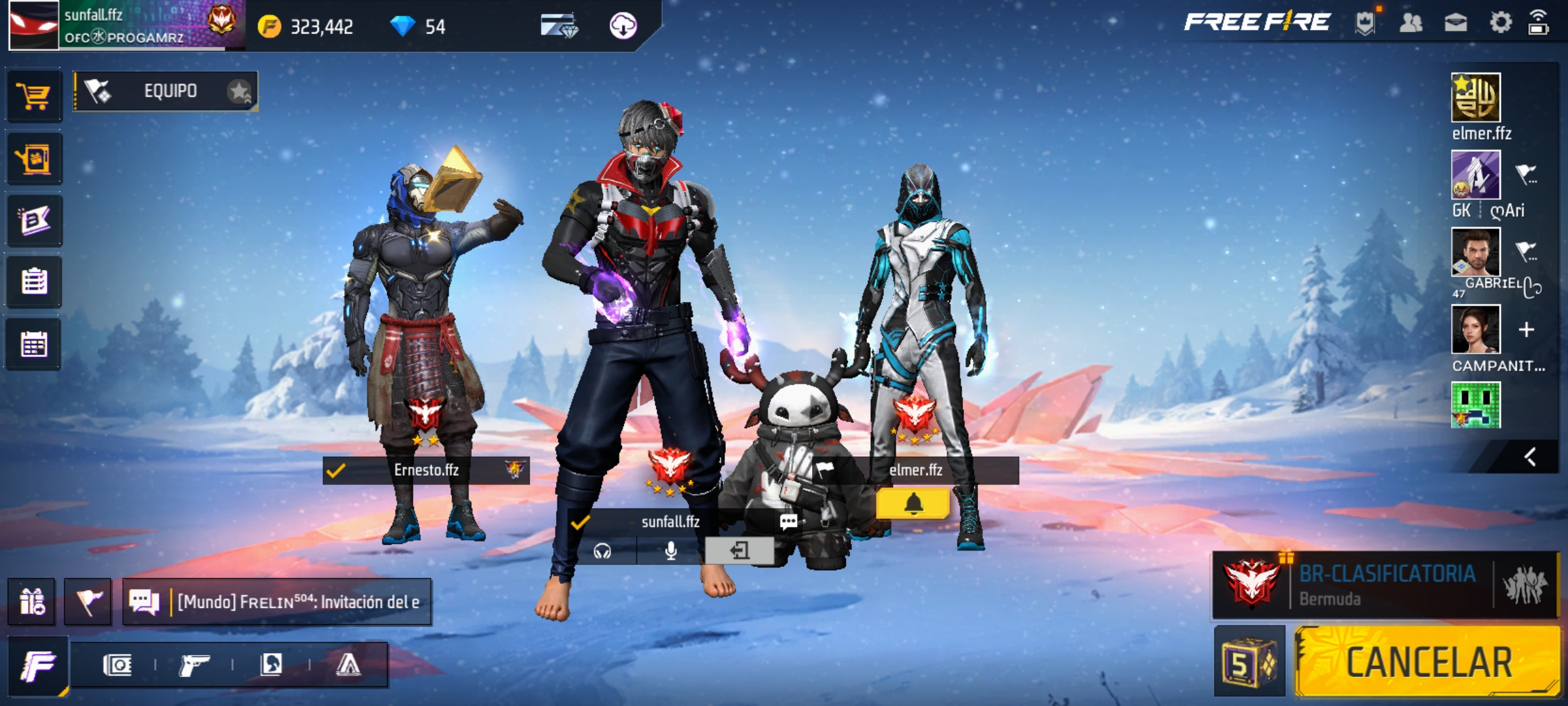Cancel matchmaking with the CANCELAR button
This screenshot has height=706, width=1568.
1428,662
